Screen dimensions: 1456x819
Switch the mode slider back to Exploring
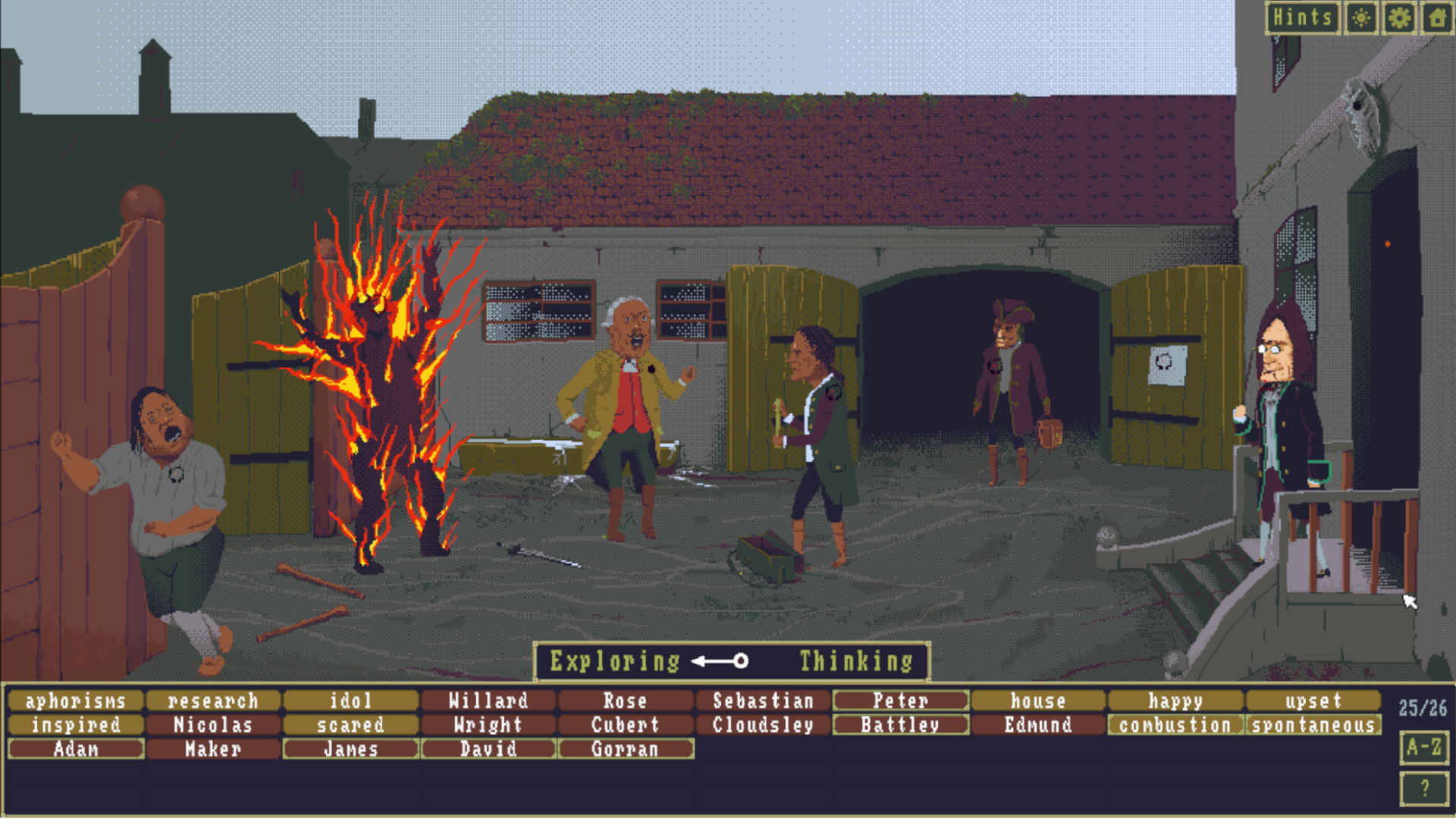click(616, 661)
